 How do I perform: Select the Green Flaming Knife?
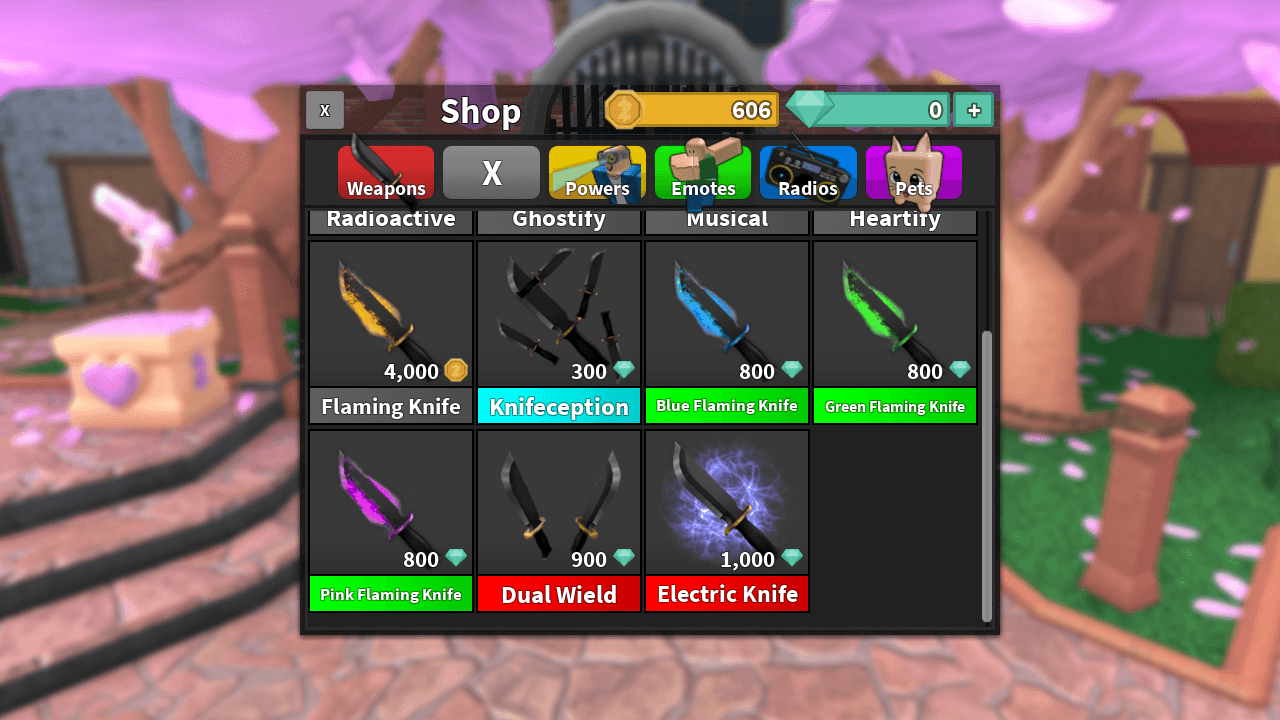[895, 332]
